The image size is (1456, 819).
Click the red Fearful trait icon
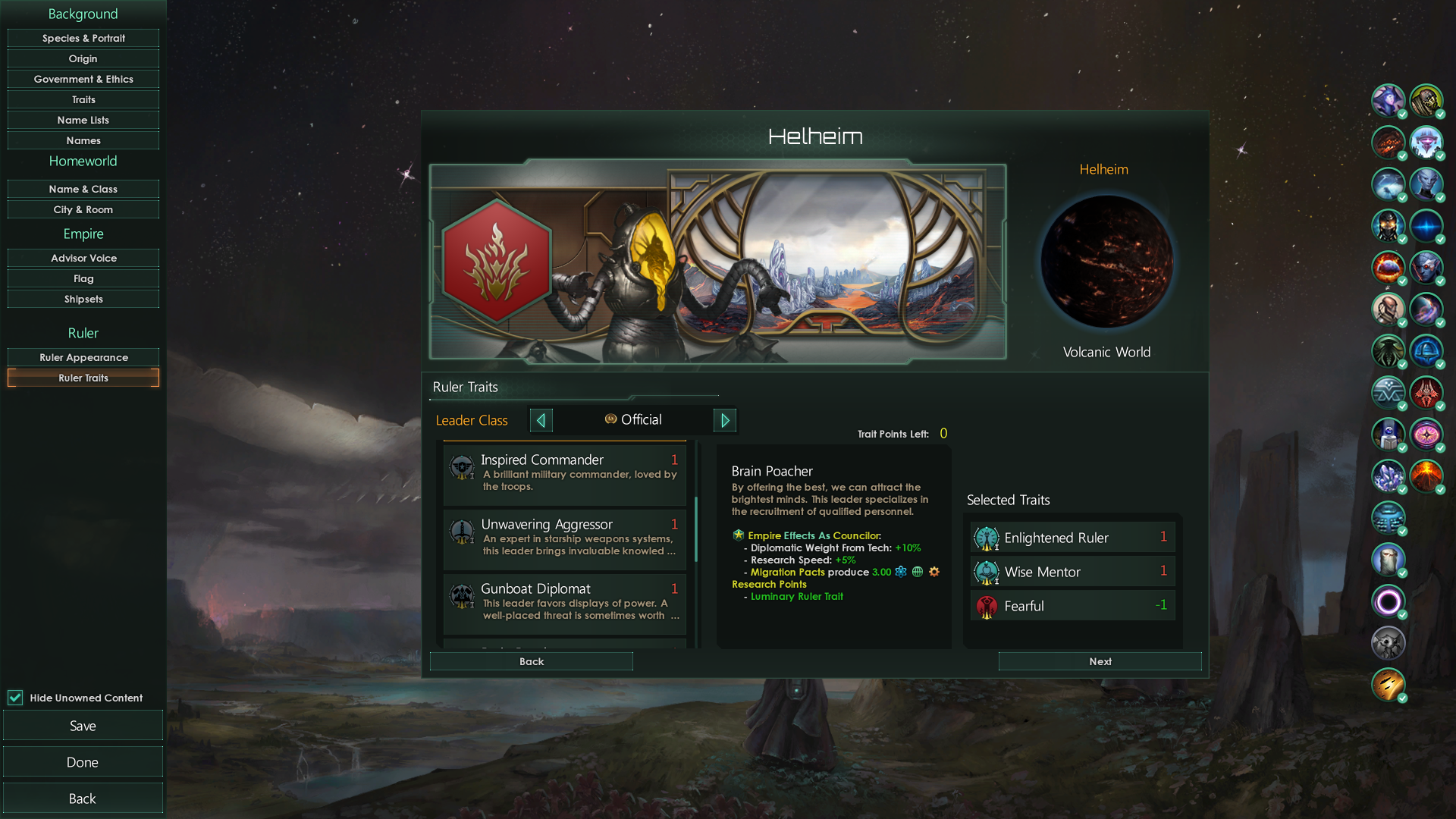point(986,606)
